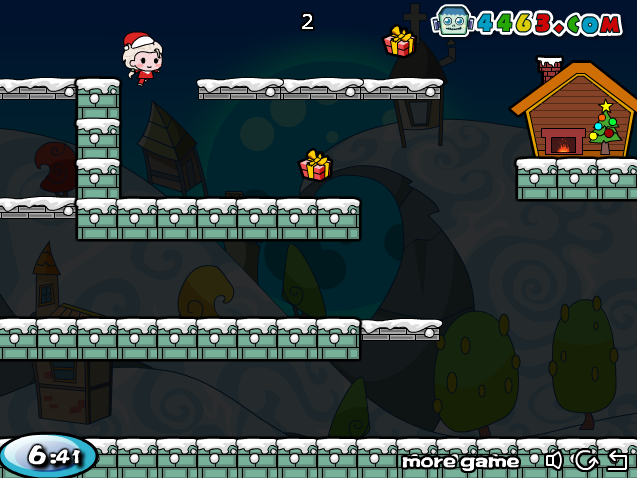Open the "more game" link
637x478 pixels.
pos(460,461)
